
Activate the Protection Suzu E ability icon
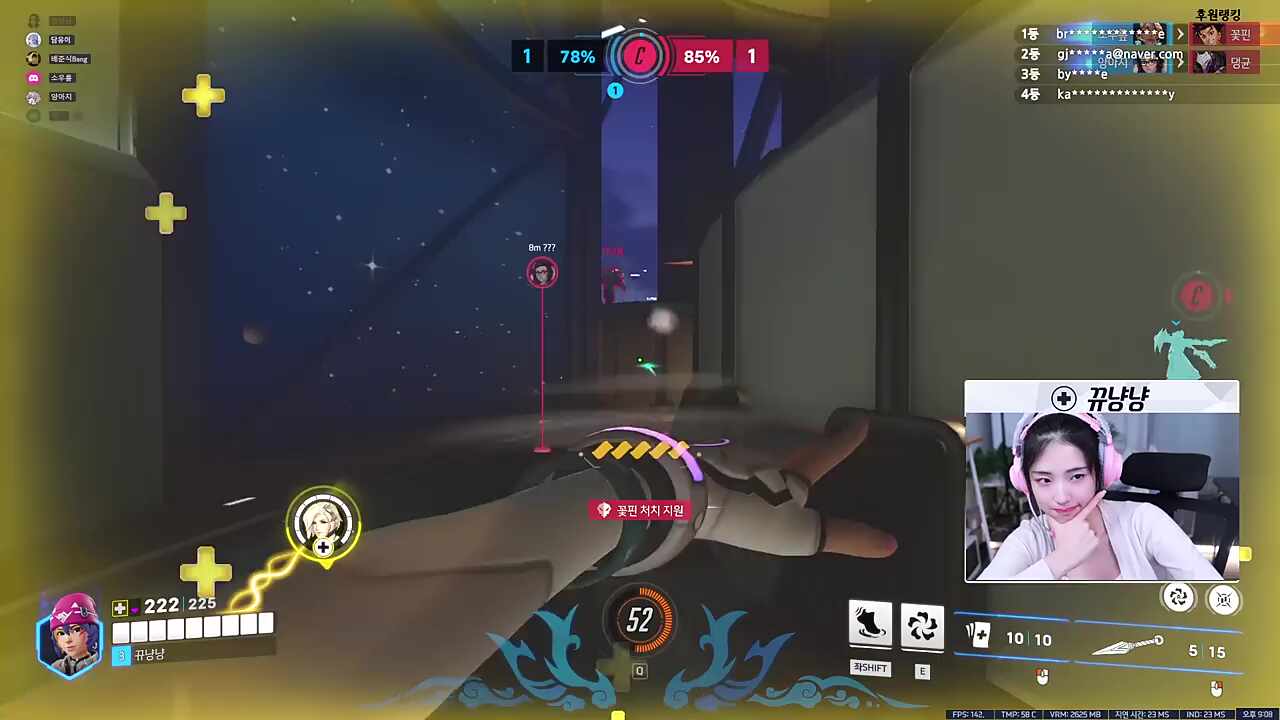coord(921,625)
